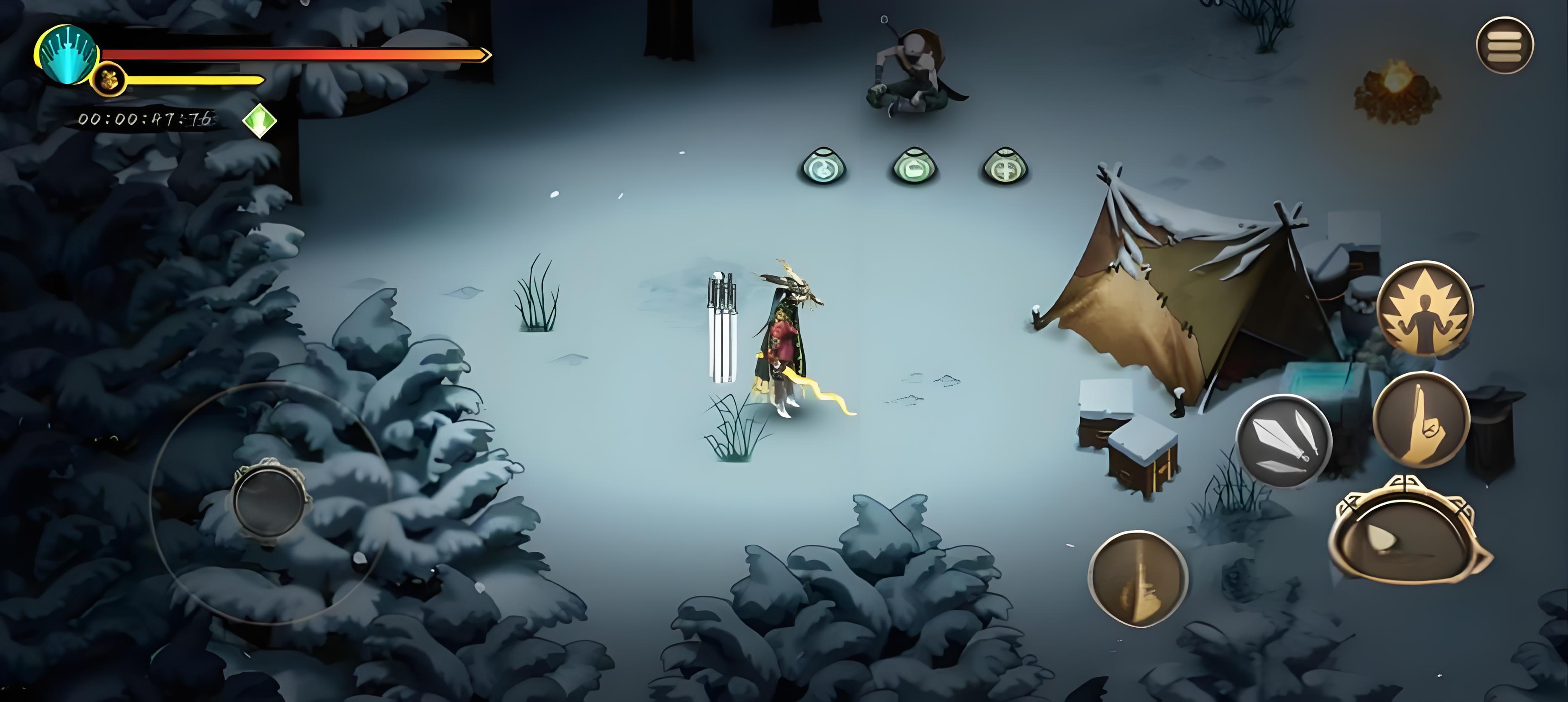Tap the golden emblem beside the yellow bar
Image resolution: width=1568 pixels, height=702 pixels.
(110, 80)
